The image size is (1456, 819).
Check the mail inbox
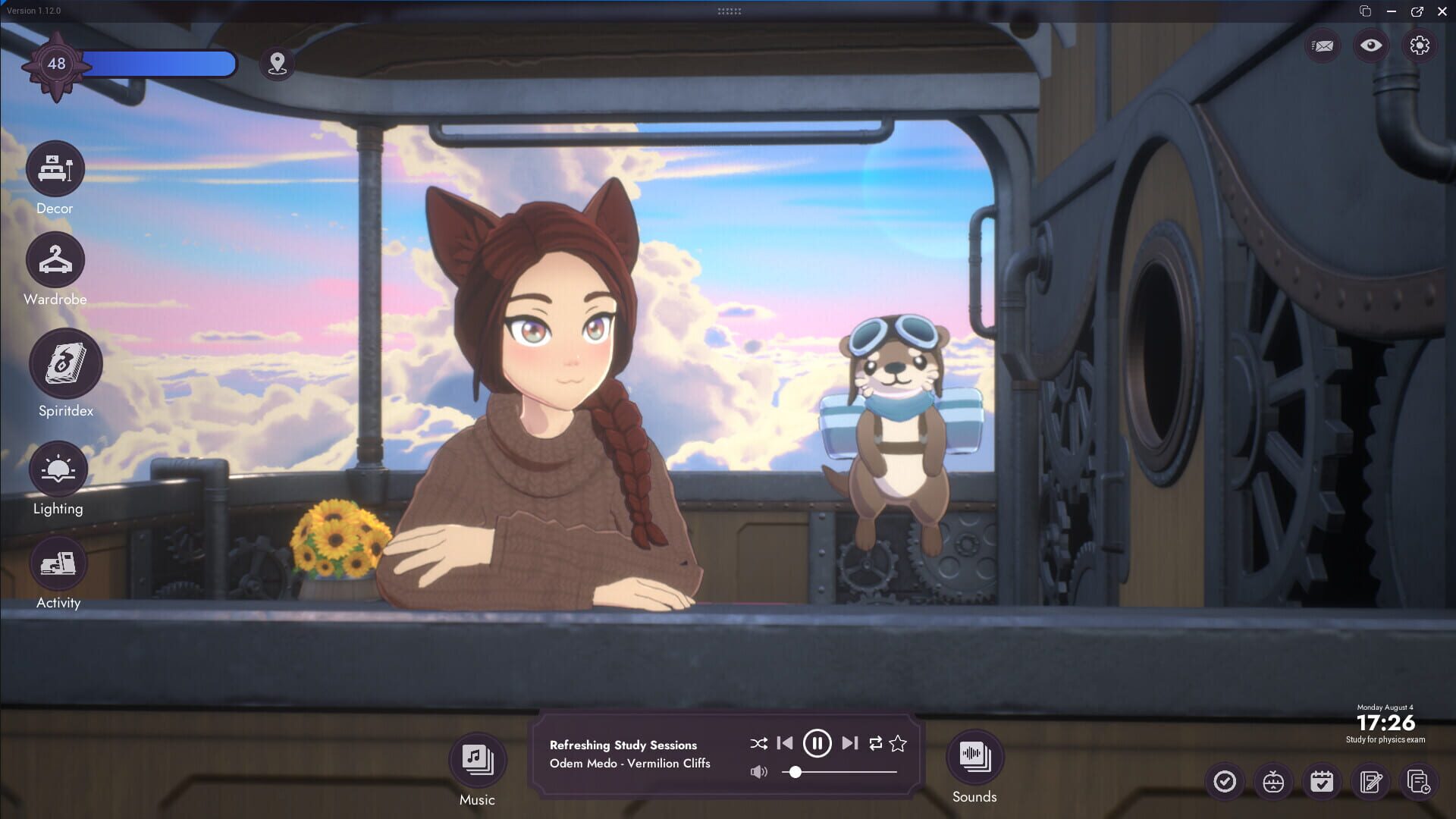(1321, 45)
